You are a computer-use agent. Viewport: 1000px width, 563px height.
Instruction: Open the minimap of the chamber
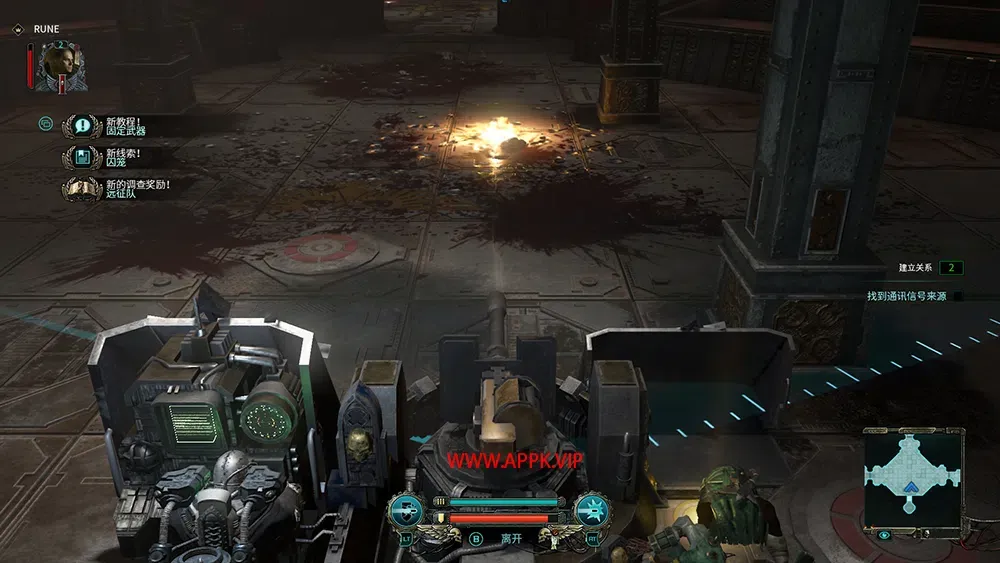[912, 475]
